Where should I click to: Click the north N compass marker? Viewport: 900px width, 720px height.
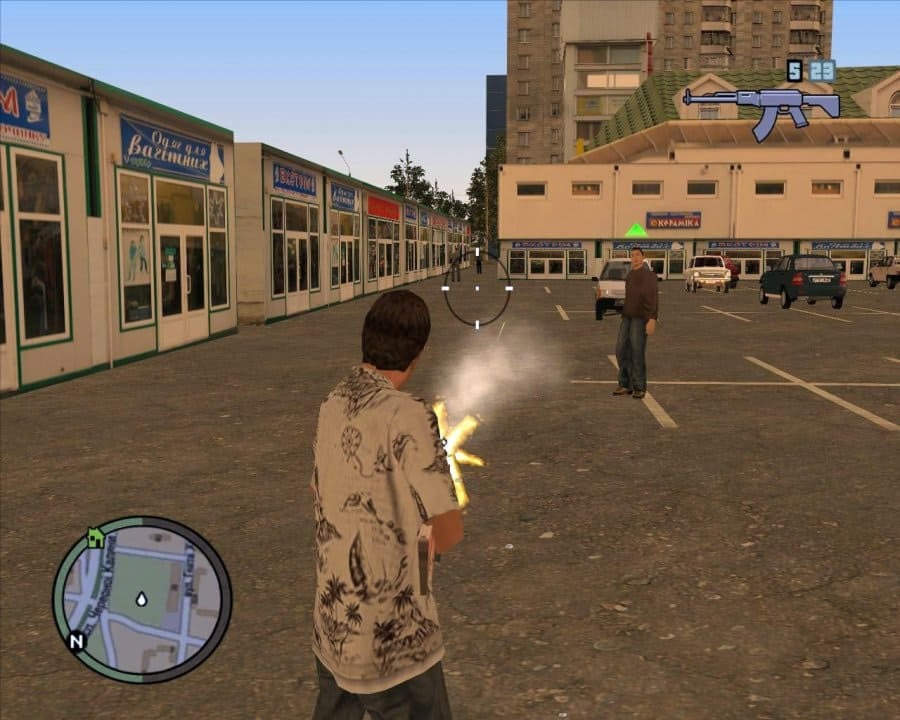click(76, 641)
